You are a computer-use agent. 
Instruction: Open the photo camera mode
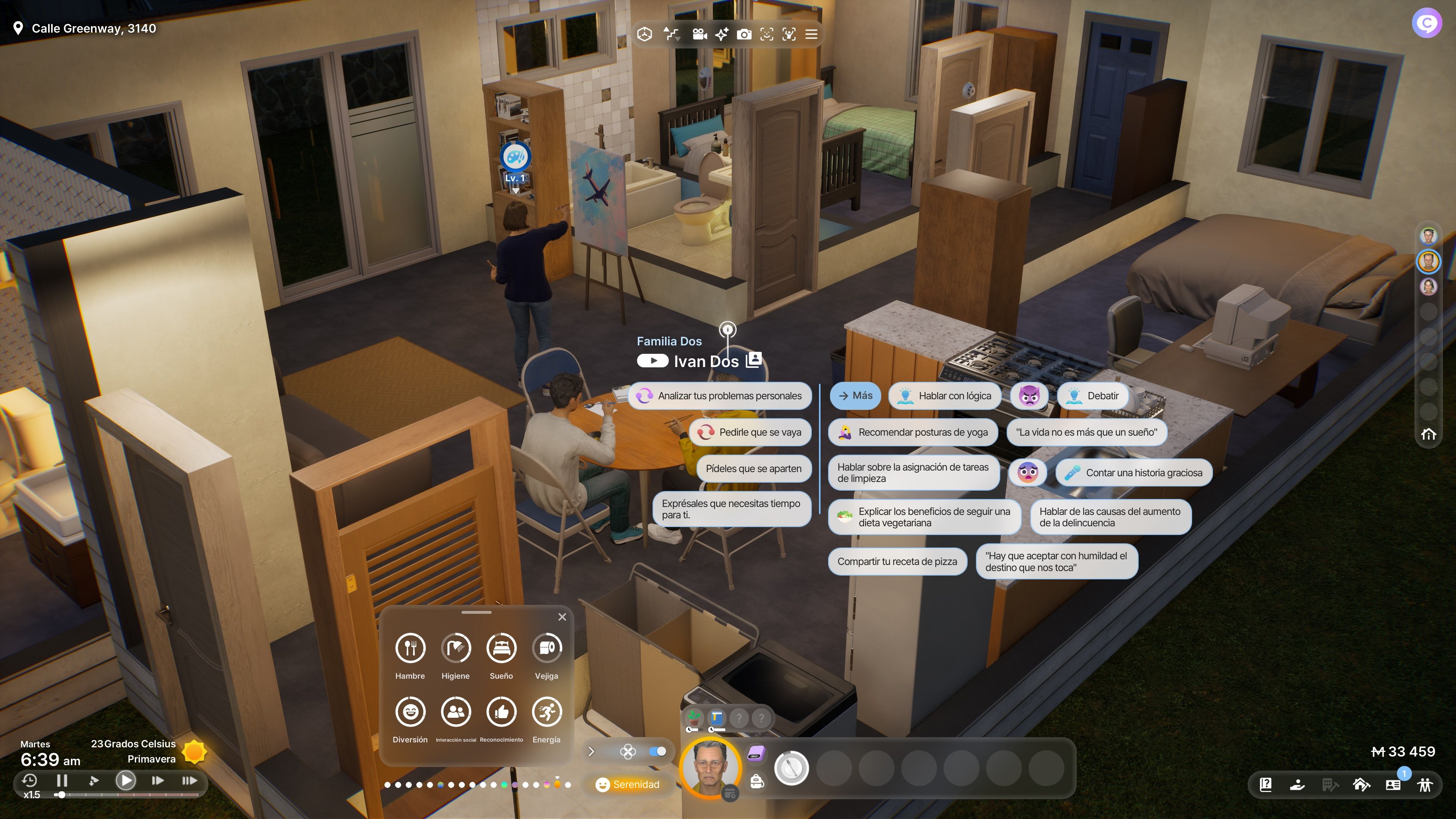point(744,35)
